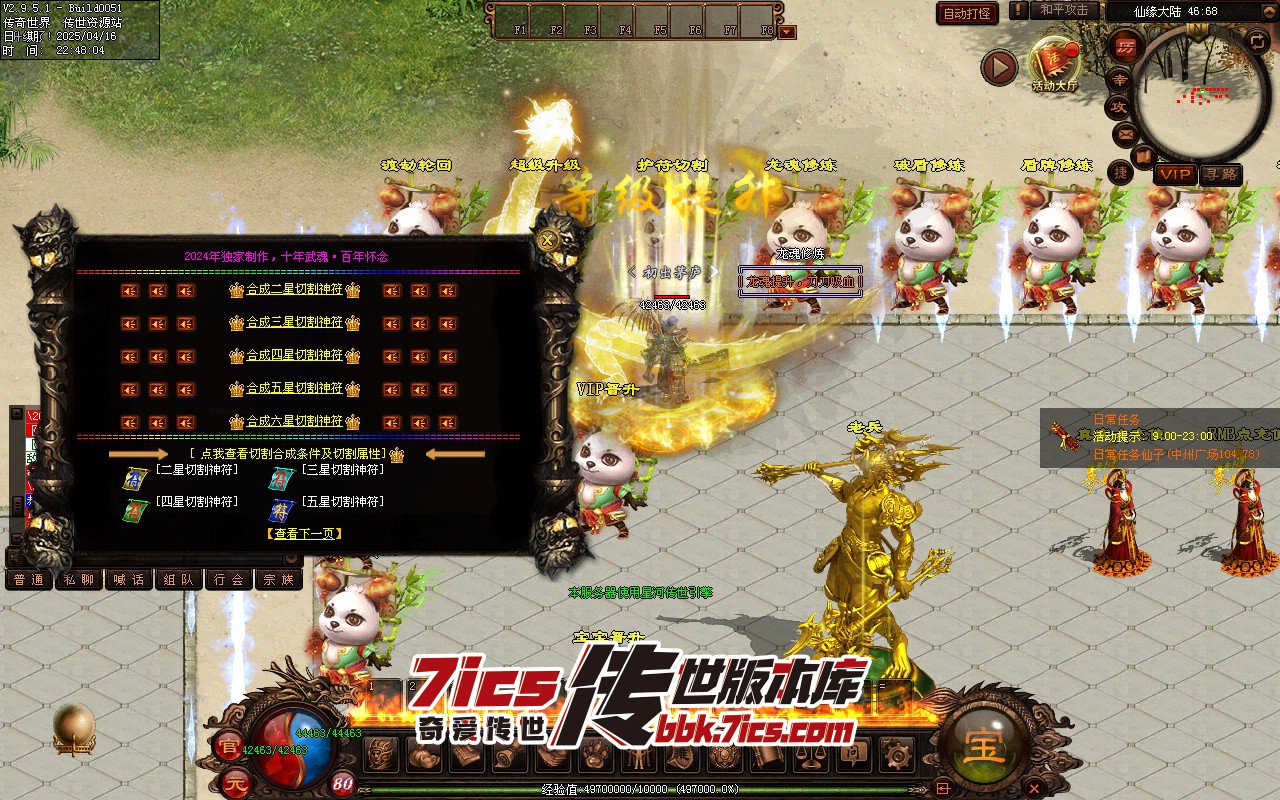Viewport: 1280px width, 800px height.
Task: Toggle 自动打怪 auto-fight button
Action: 967,13
